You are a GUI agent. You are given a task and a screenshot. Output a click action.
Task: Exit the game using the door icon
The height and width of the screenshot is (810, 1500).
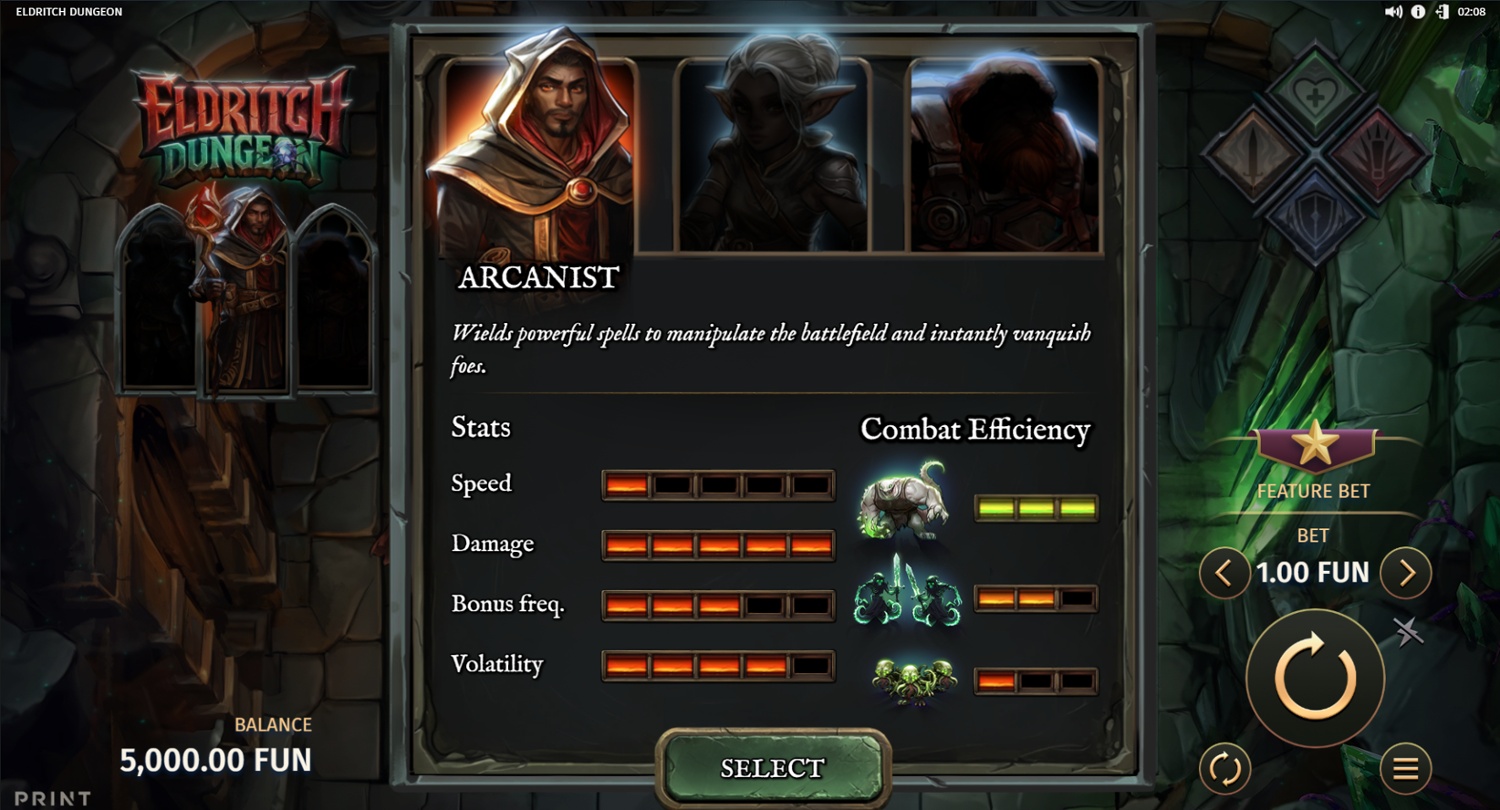1442,12
